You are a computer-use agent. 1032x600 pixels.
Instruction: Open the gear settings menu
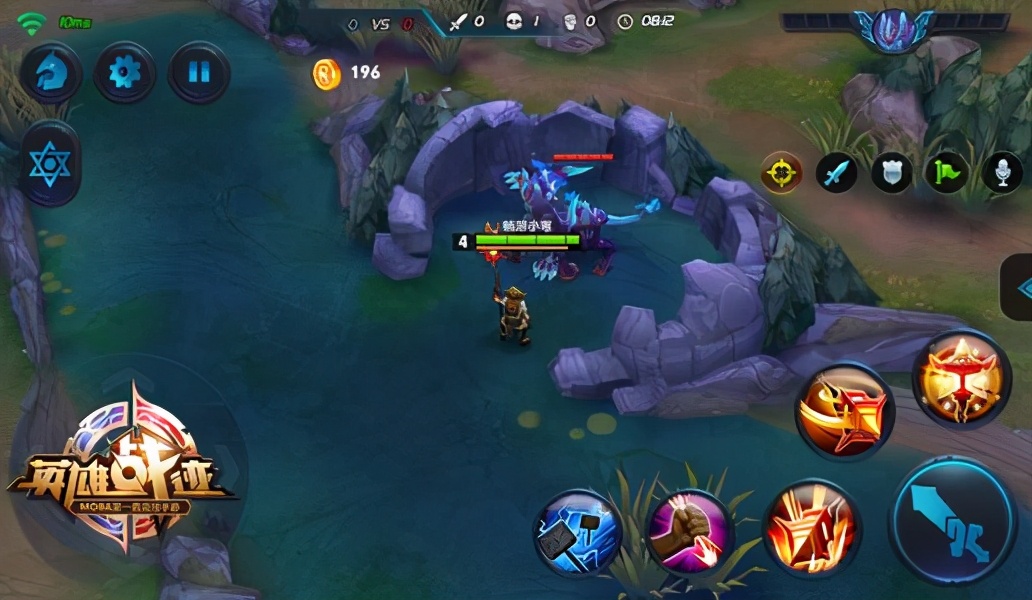point(124,73)
